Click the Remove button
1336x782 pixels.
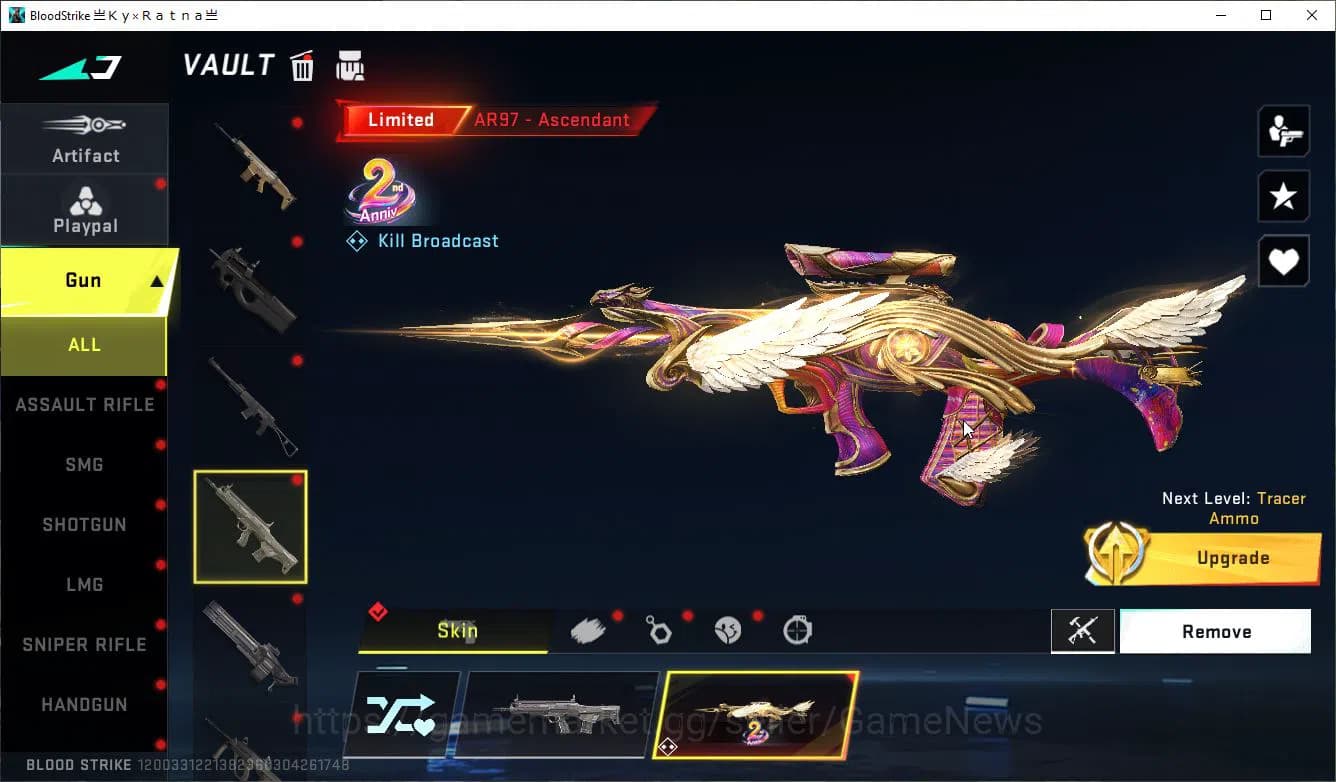[1215, 631]
